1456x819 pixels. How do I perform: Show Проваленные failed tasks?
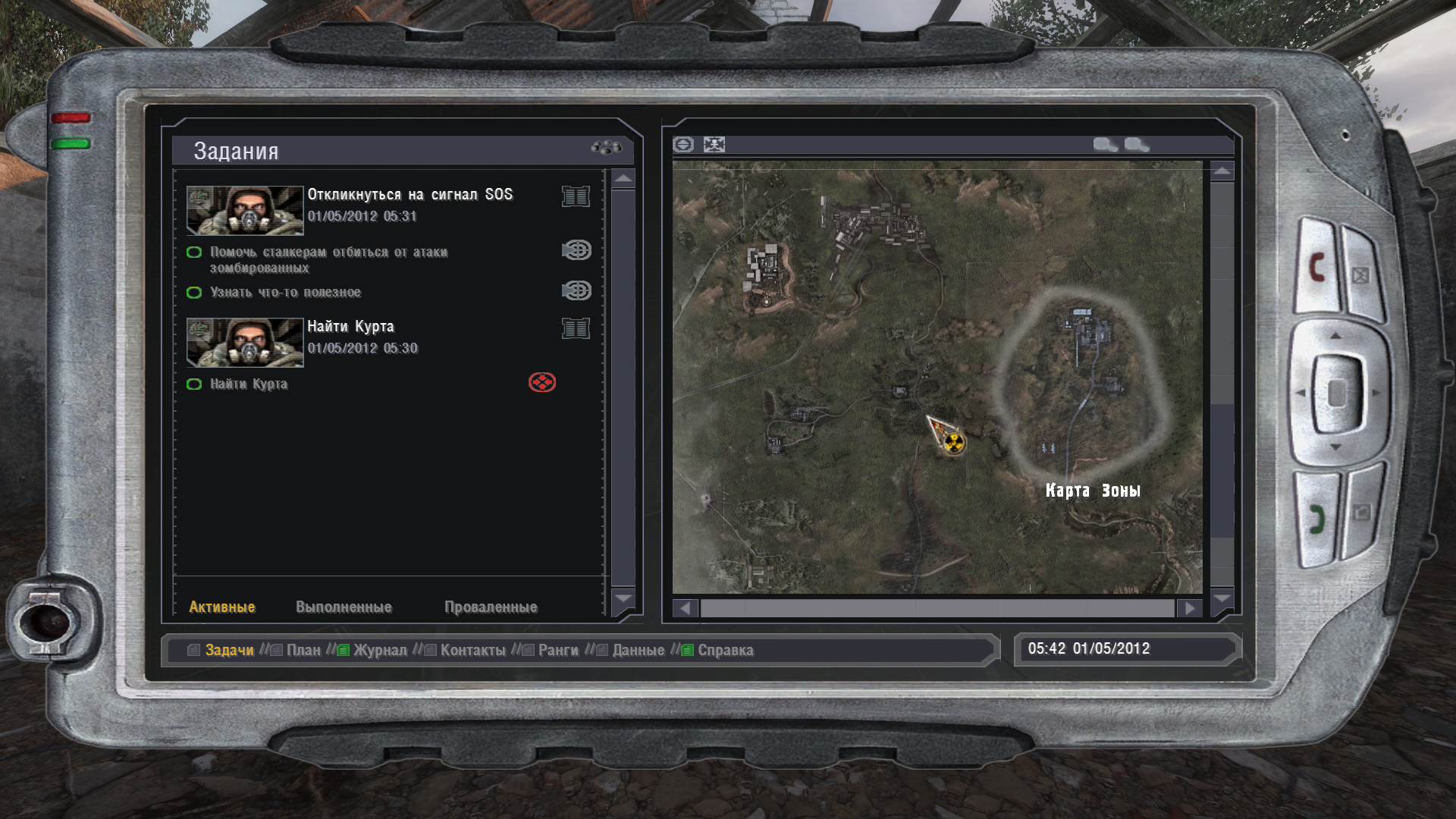click(491, 607)
